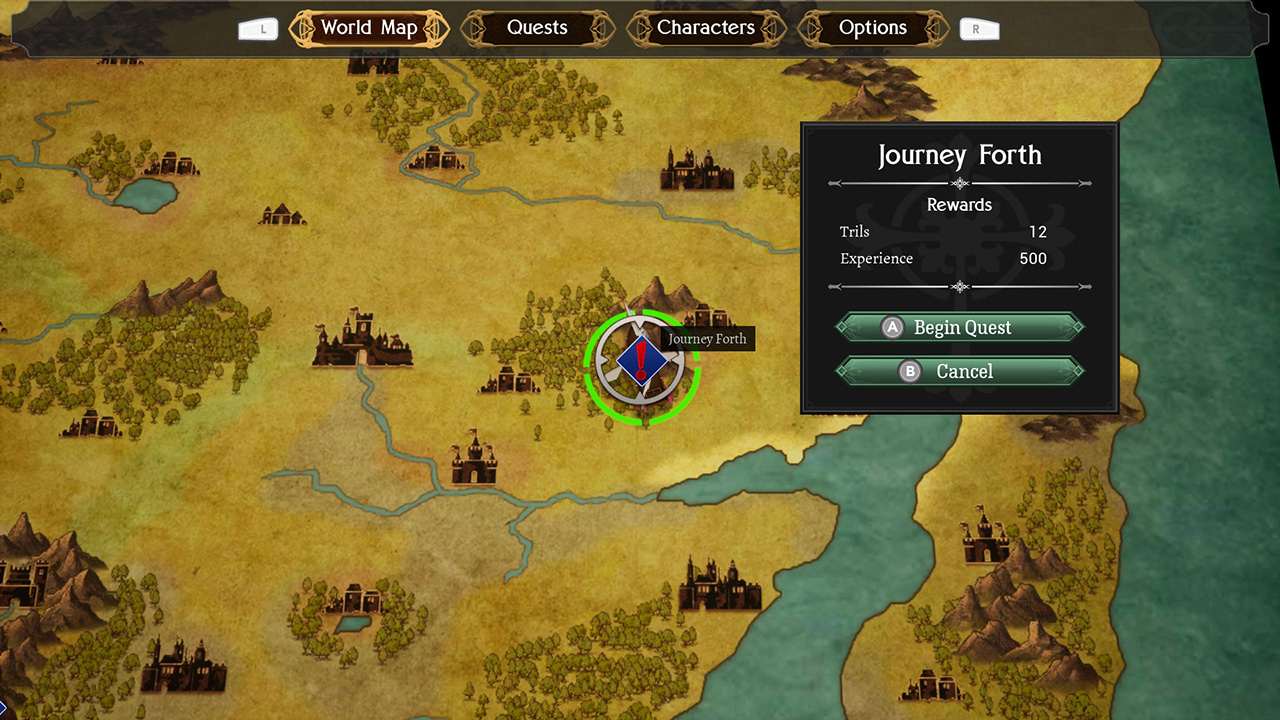Image resolution: width=1280 pixels, height=720 pixels.
Task: Cancel the Journey Forth quest dialog
Action: pyautogui.click(x=963, y=371)
